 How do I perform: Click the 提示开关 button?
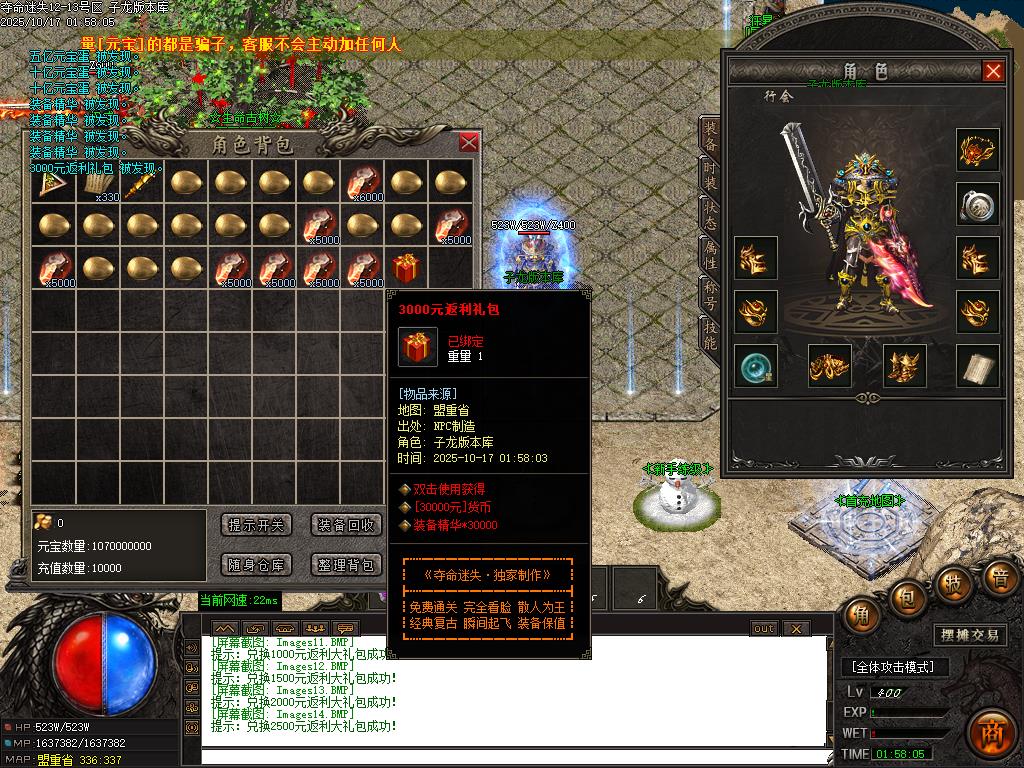(x=256, y=525)
